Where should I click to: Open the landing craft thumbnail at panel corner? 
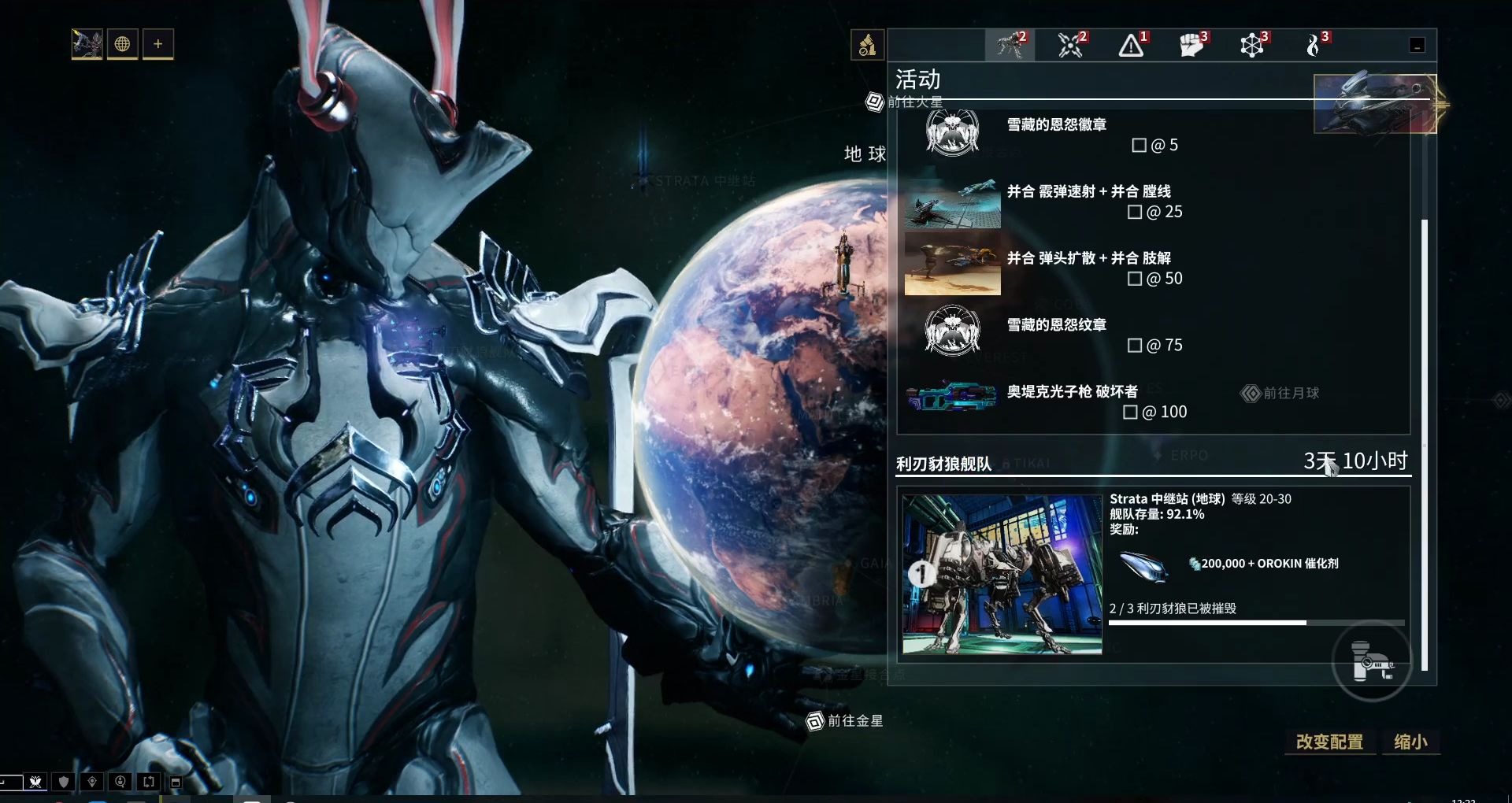tap(1375, 104)
